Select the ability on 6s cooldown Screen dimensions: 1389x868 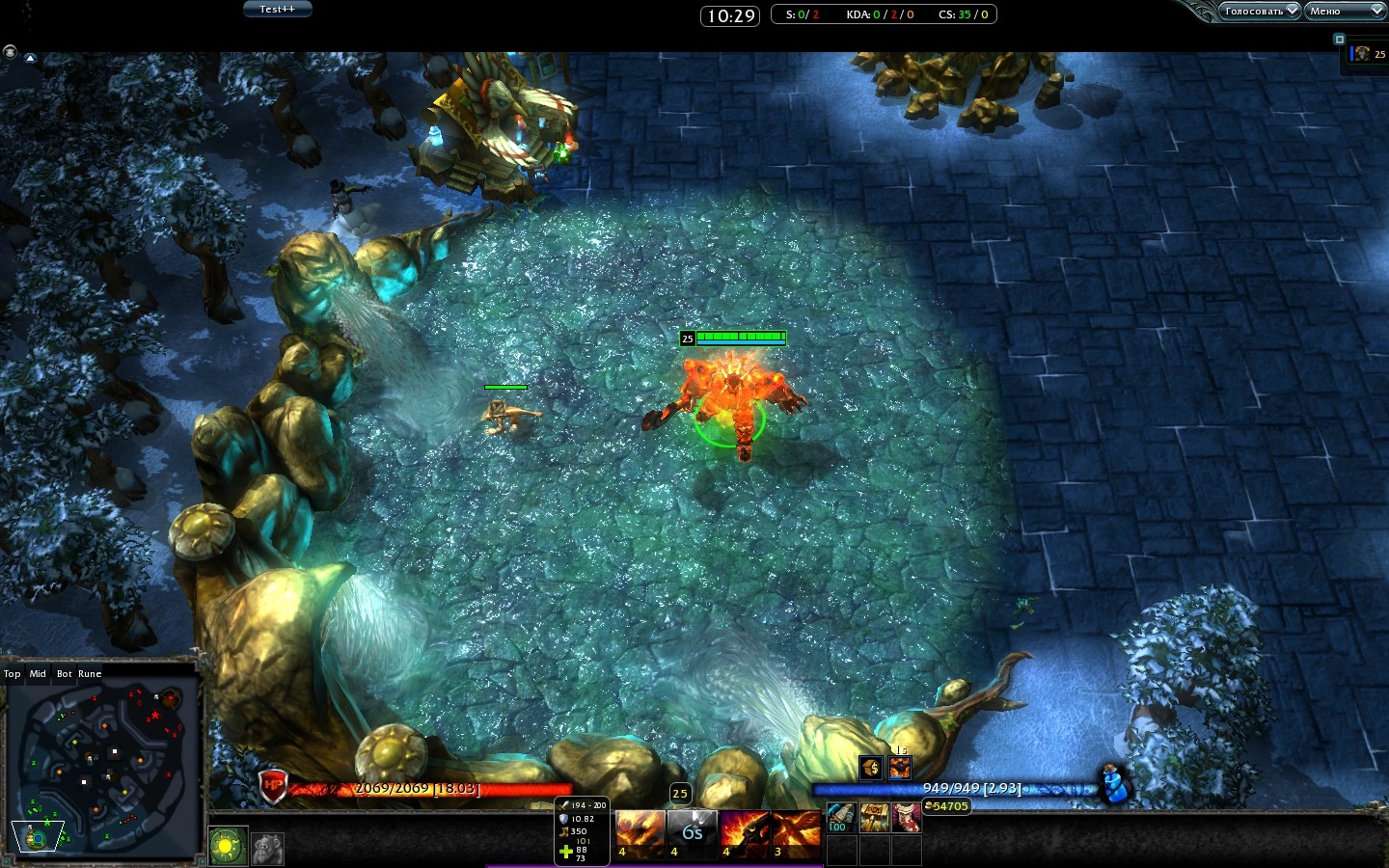[693, 833]
